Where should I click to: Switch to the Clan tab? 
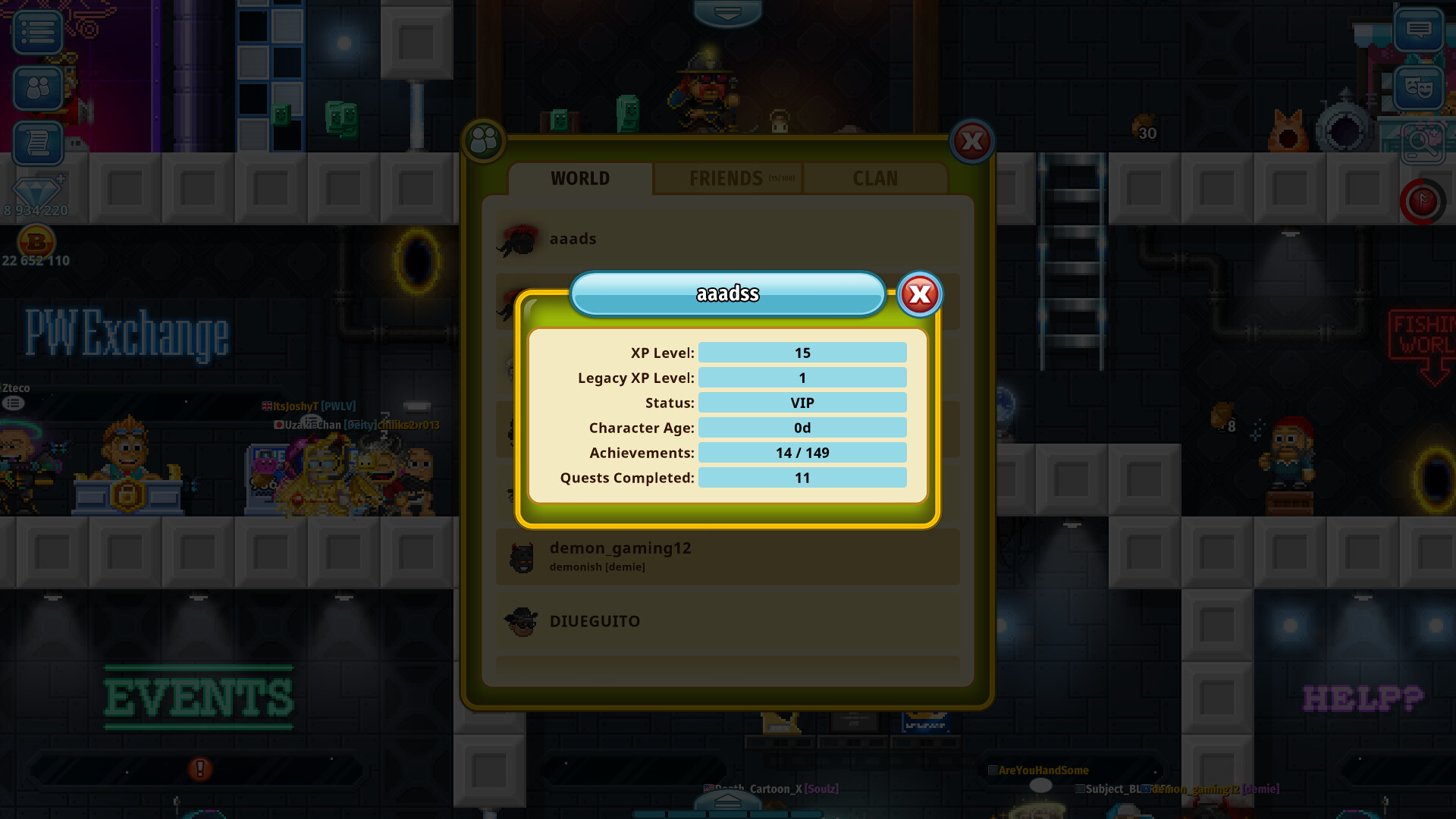click(875, 179)
